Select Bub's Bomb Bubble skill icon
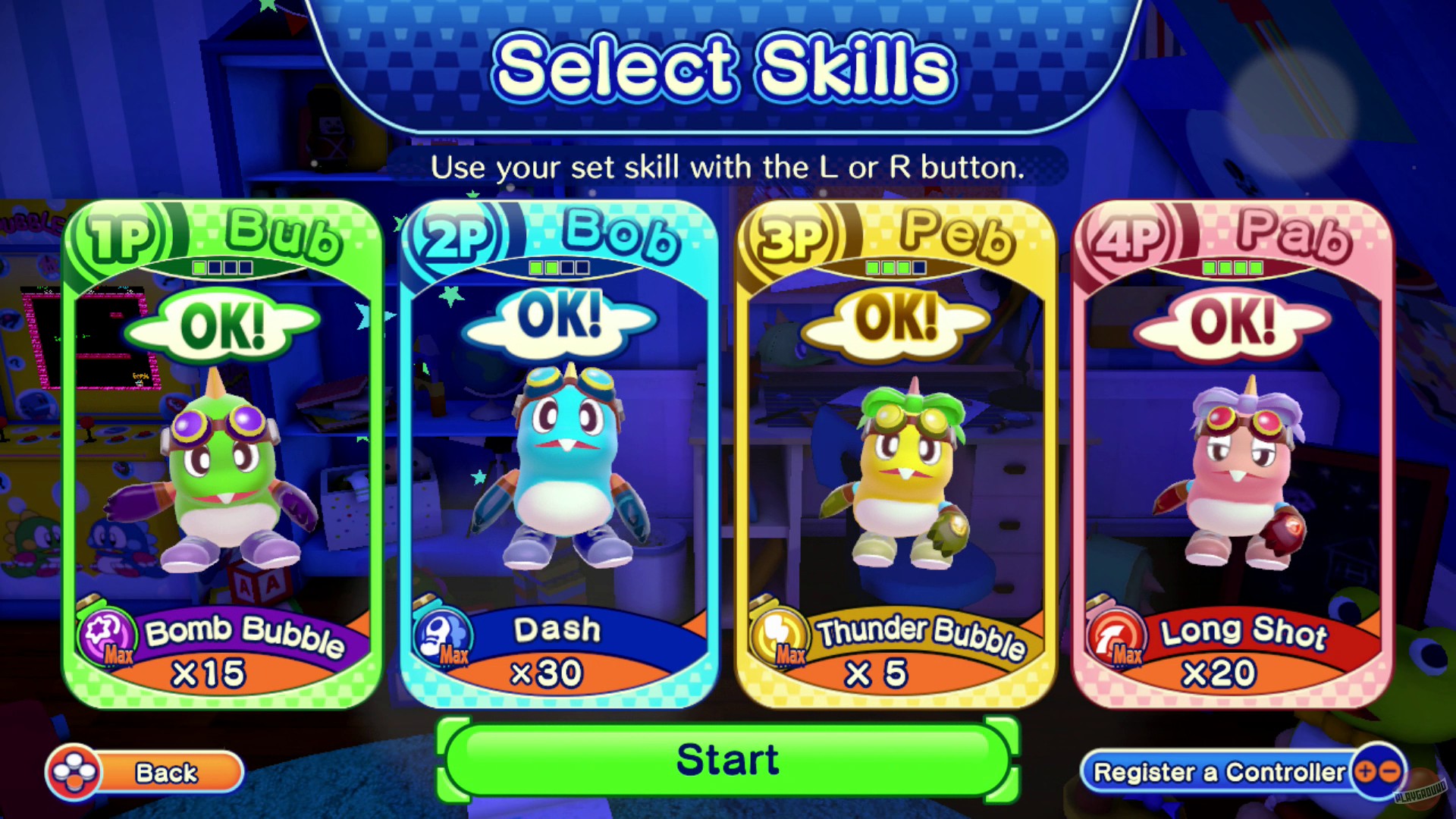1456x819 pixels. tap(108, 634)
